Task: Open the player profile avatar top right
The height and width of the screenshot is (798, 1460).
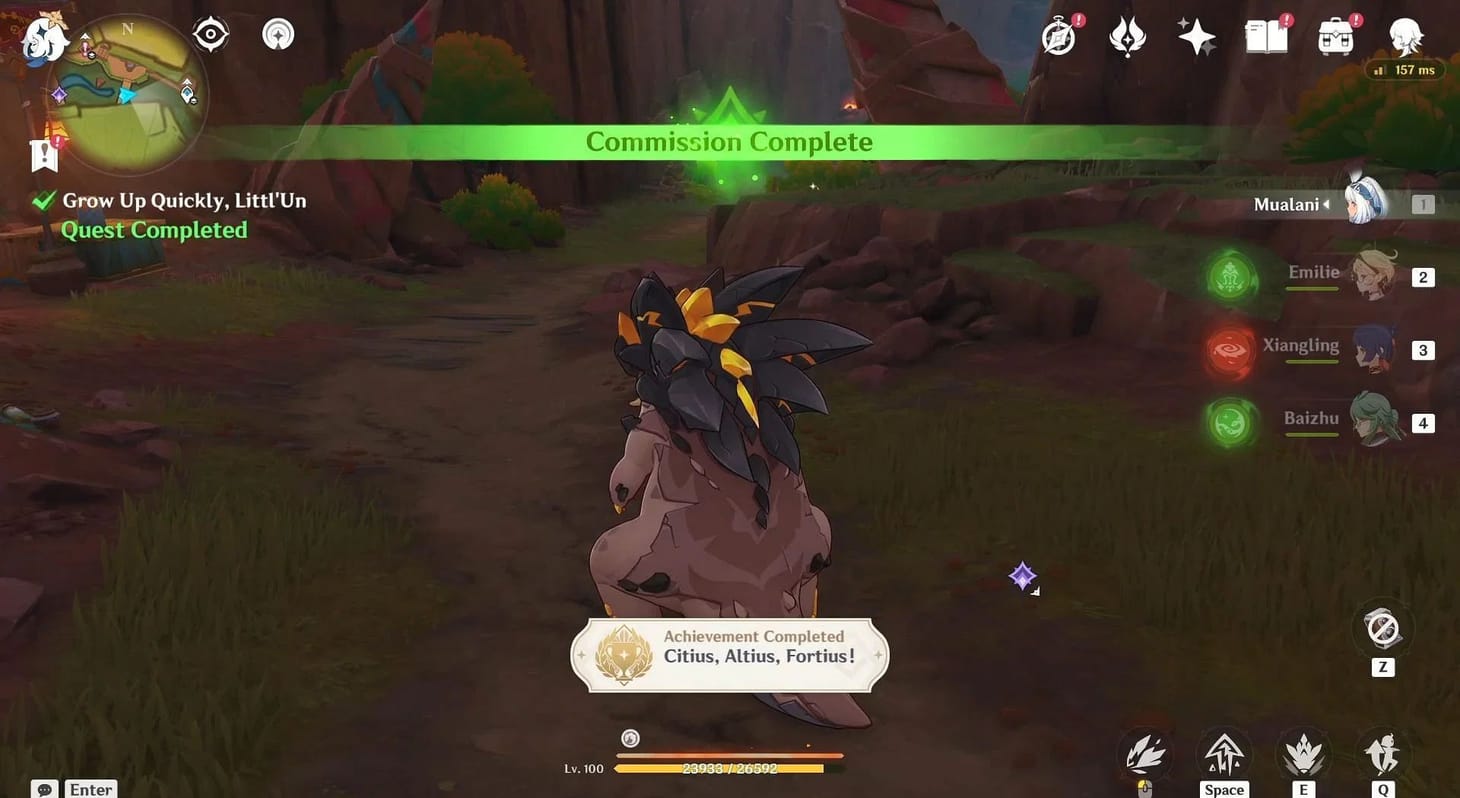Action: click(1405, 37)
